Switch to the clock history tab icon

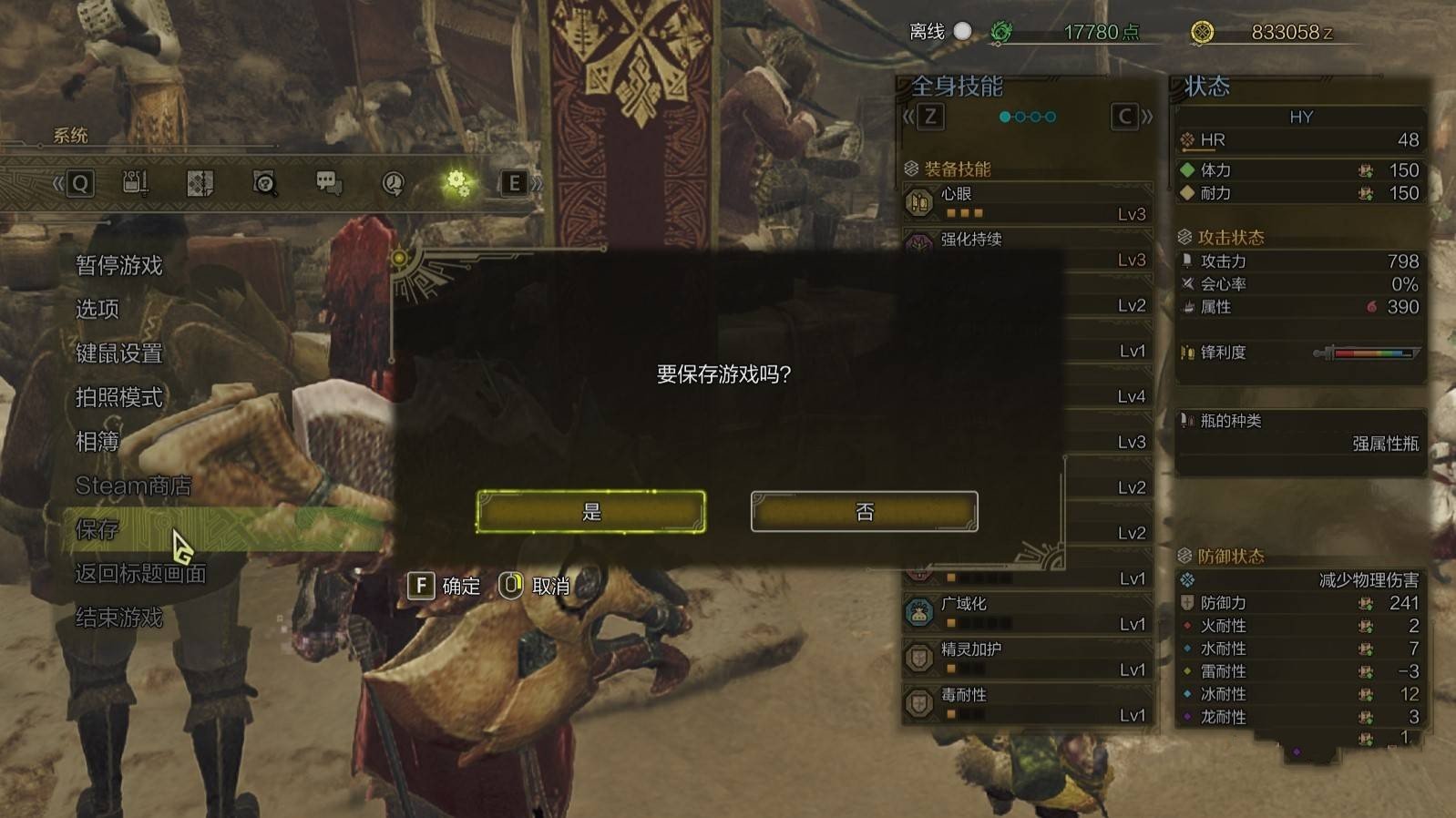pyautogui.click(x=393, y=183)
